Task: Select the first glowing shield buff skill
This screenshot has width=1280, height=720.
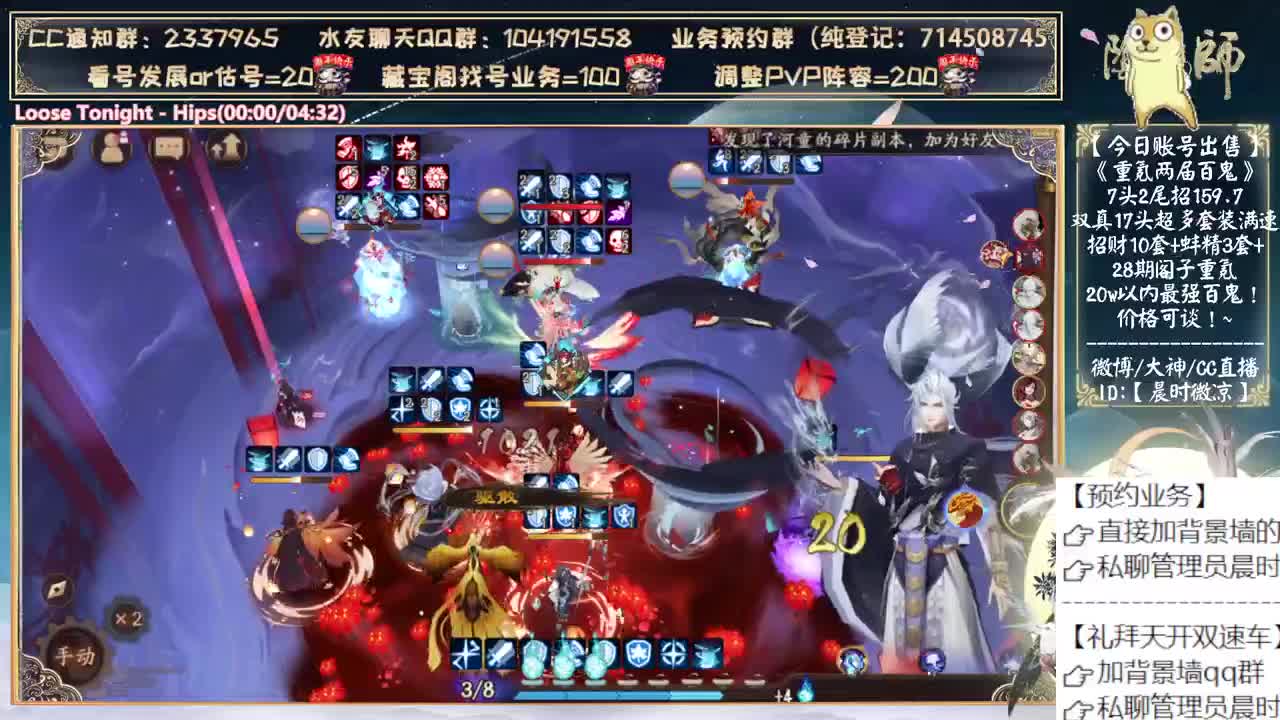Action: pos(535,653)
